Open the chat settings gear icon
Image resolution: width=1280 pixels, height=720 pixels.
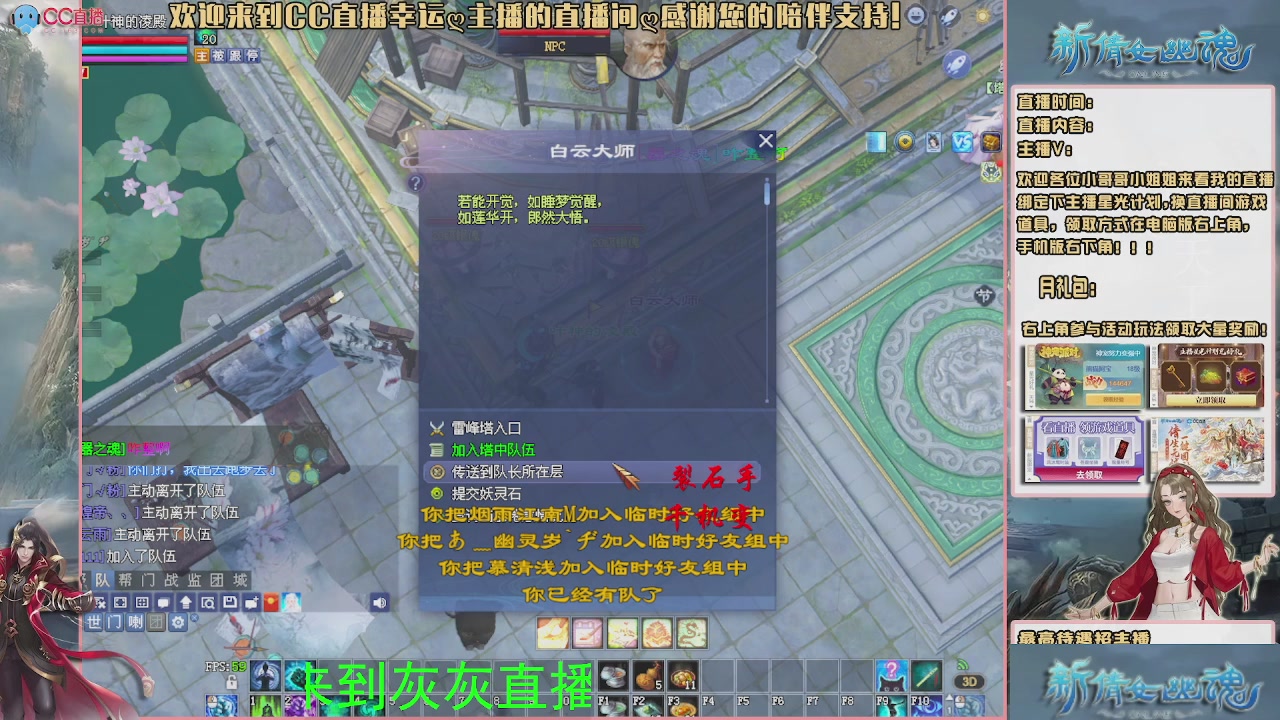click(x=178, y=621)
